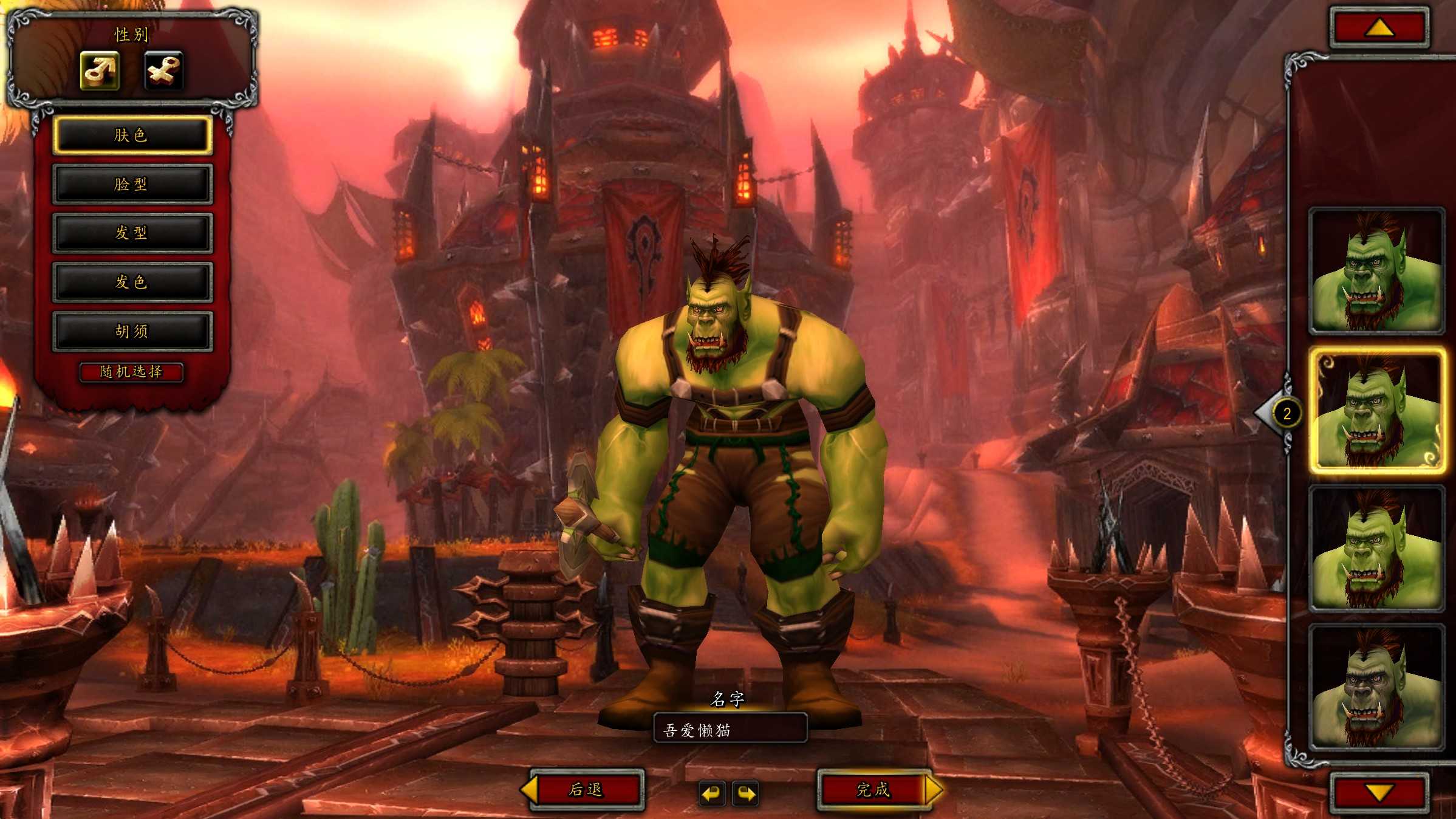The width and height of the screenshot is (1456, 819).
Task: Edit the 名字 name input field
Action: (x=730, y=729)
